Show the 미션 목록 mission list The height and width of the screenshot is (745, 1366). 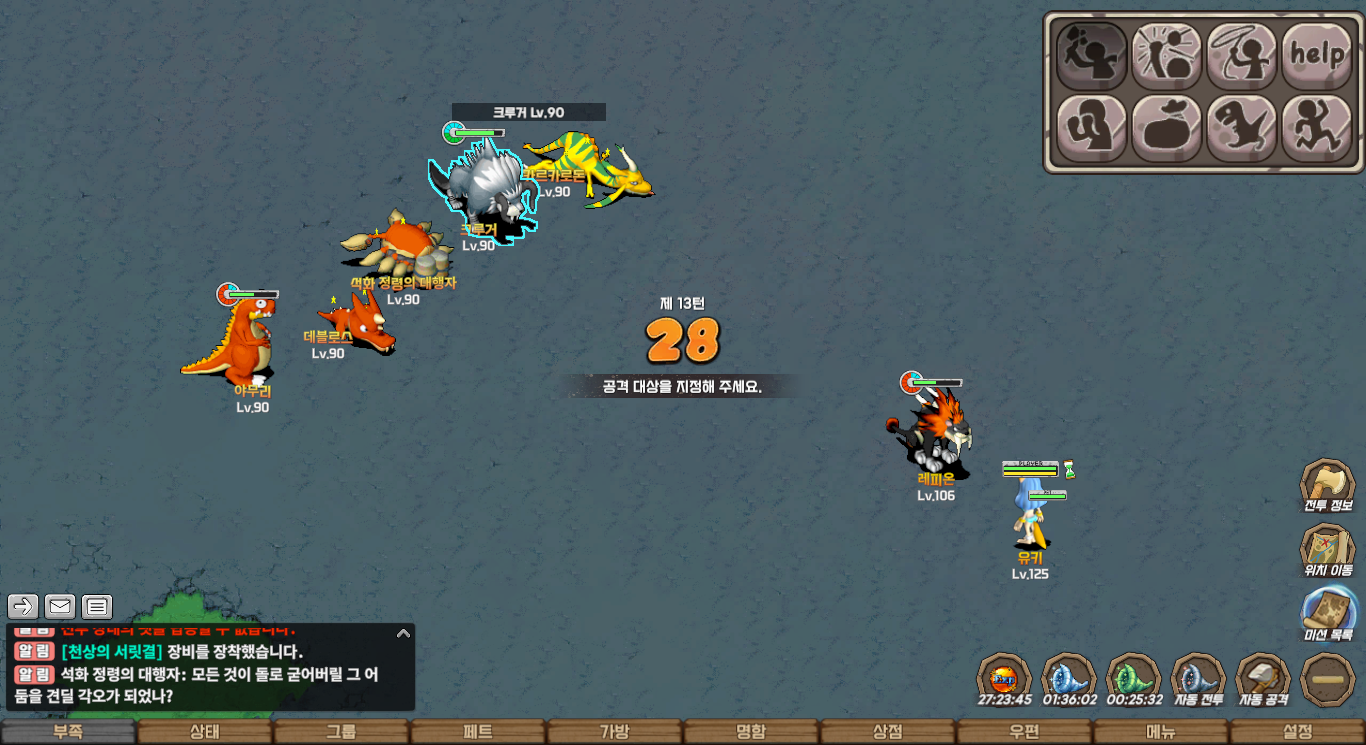tap(1328, 614)
